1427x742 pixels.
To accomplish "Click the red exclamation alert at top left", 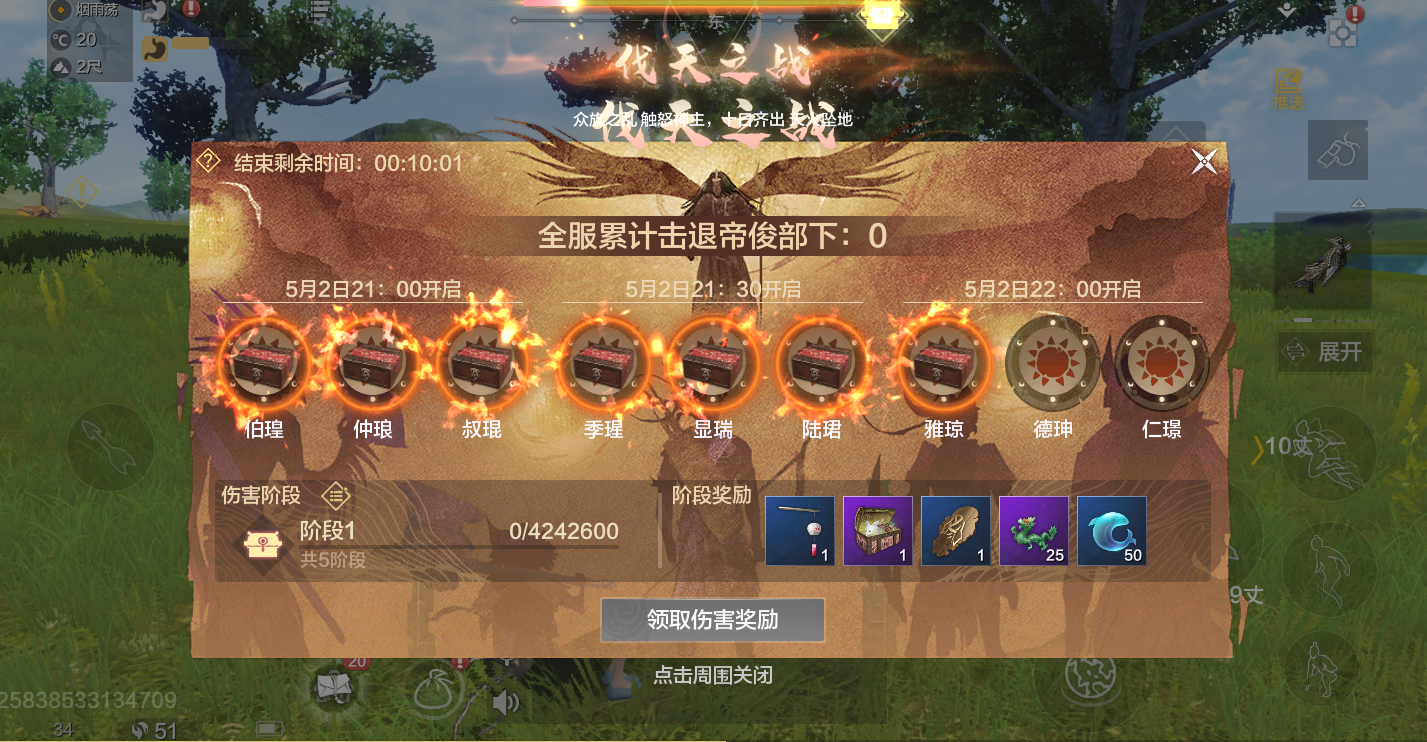I will click(190, 9).
